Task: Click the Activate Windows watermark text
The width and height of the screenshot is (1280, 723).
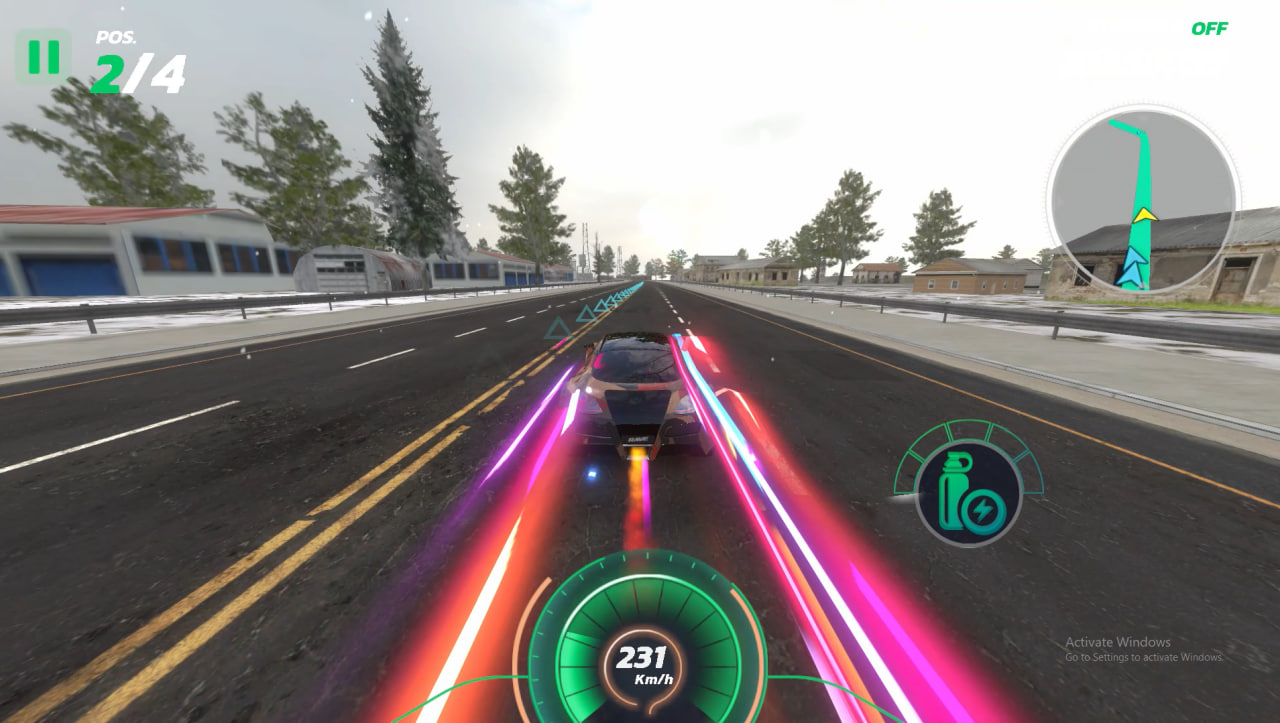Action: (1116, 641)
